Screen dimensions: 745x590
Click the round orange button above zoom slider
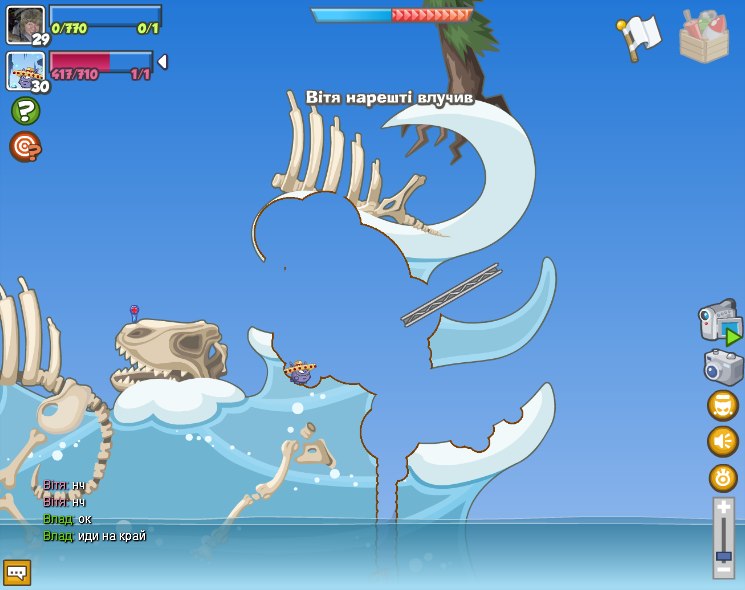[723, 477]
